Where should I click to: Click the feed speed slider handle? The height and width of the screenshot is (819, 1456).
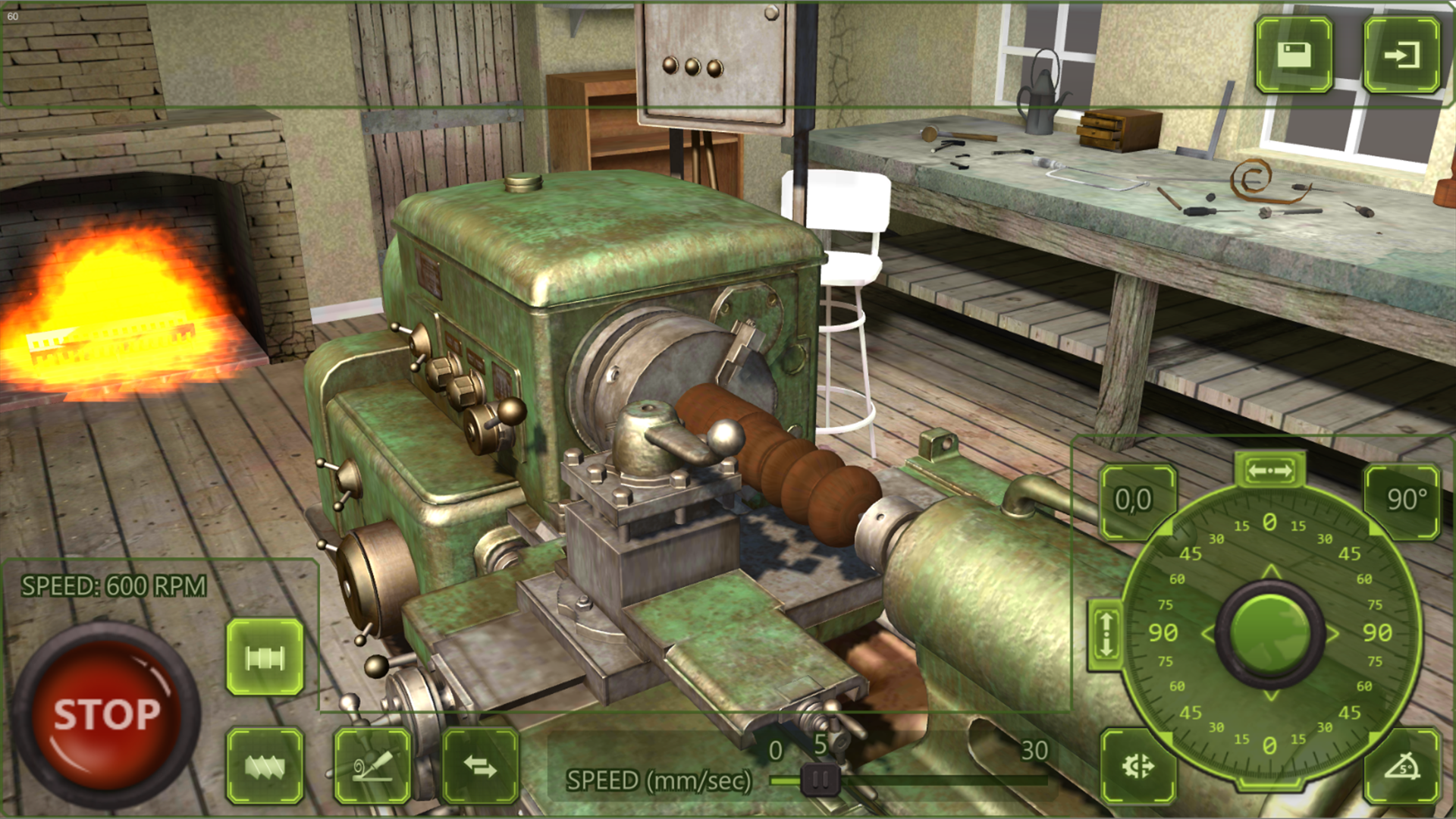(x=820, y=779)
